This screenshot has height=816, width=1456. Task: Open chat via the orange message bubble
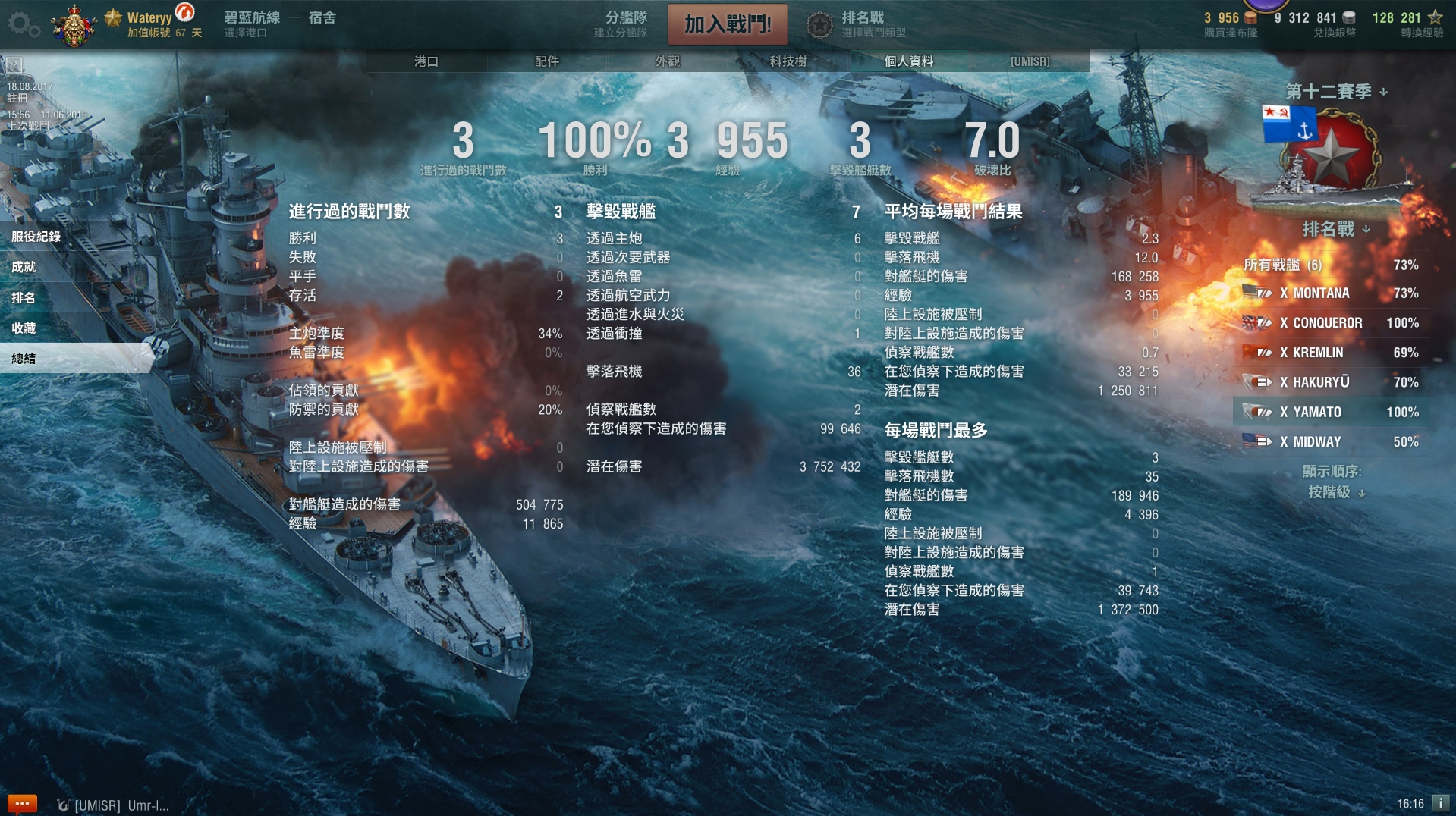point(23,804)
